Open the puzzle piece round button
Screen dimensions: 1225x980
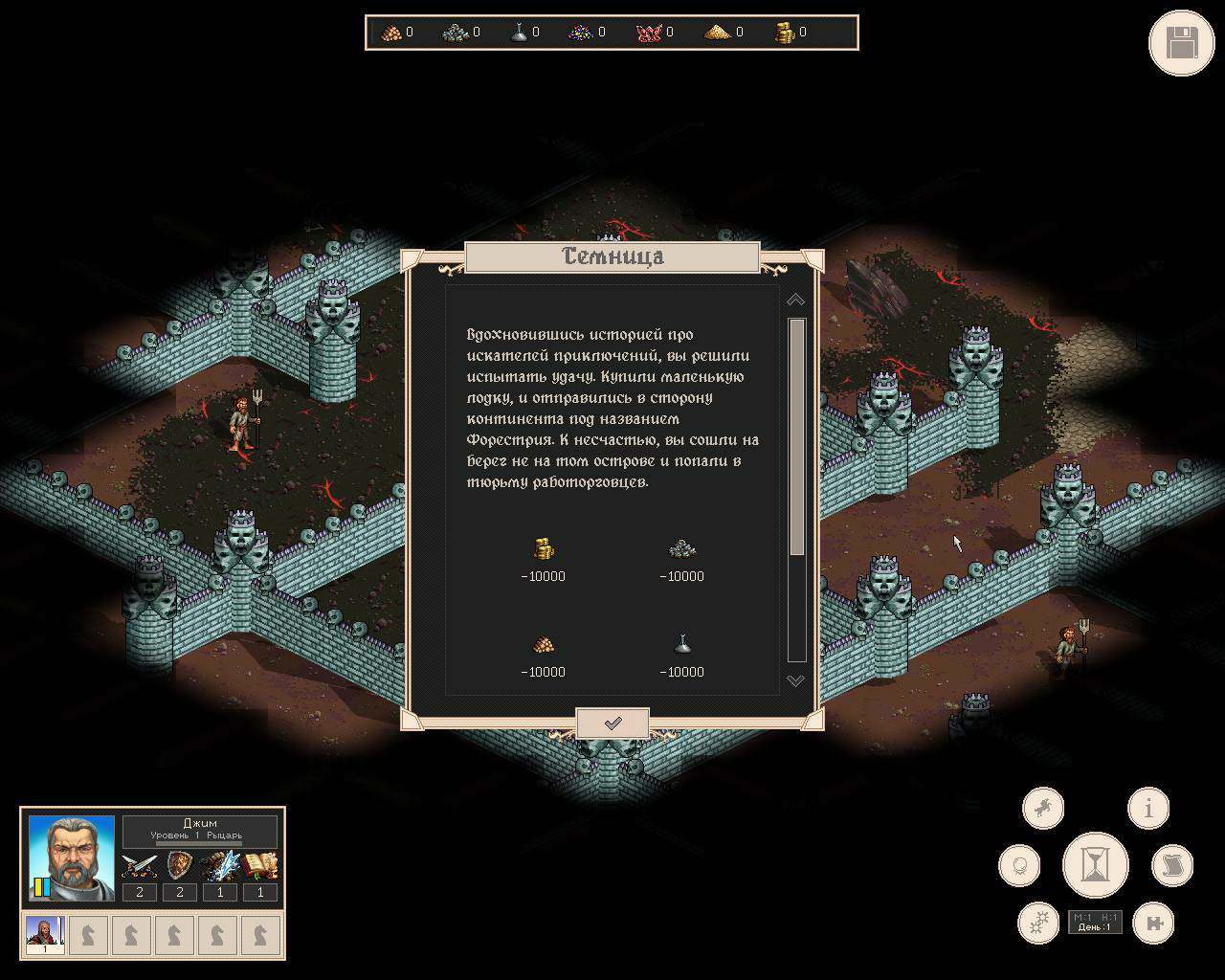point(1152,923)
